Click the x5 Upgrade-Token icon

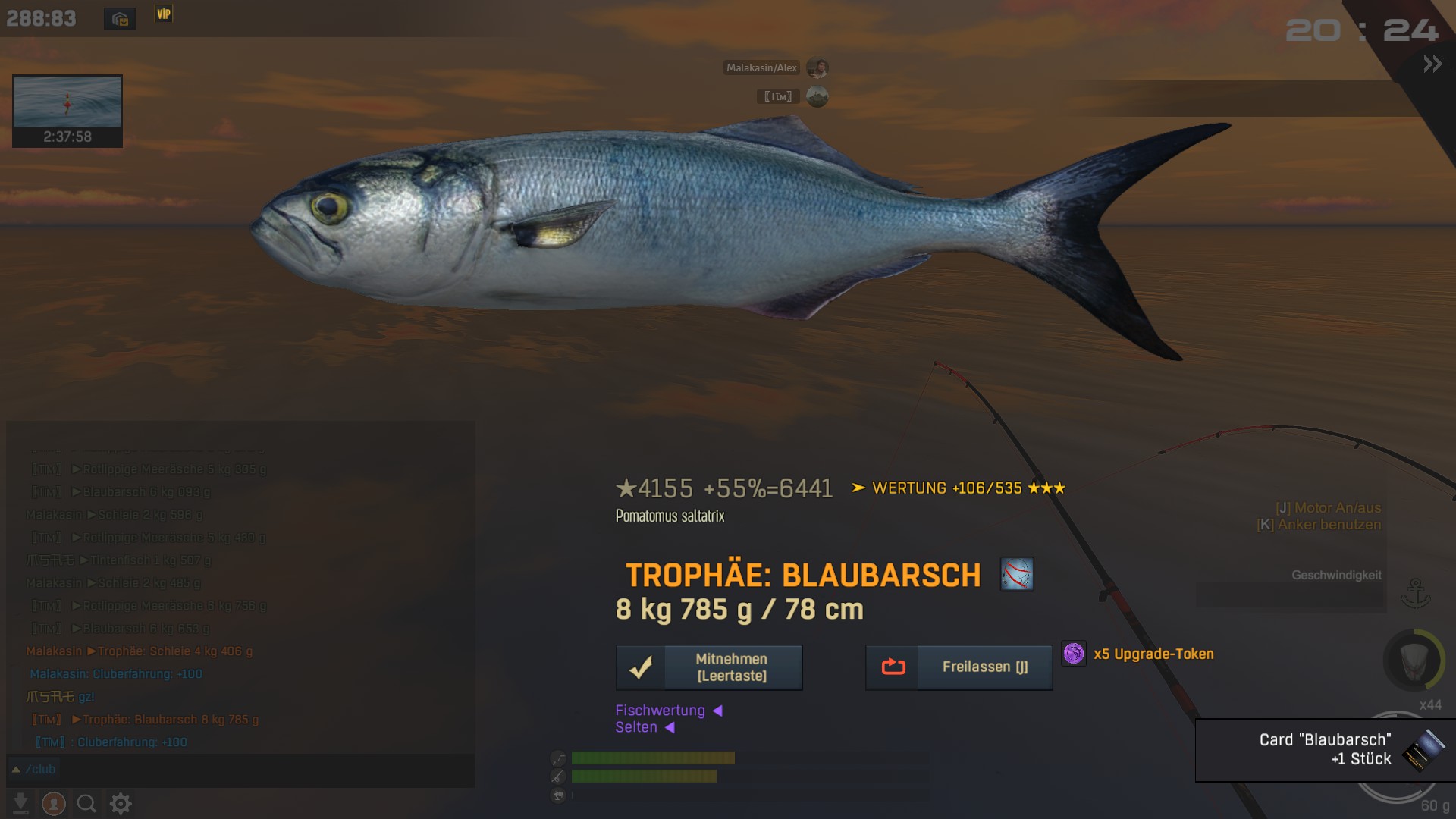click(1074, 654)
